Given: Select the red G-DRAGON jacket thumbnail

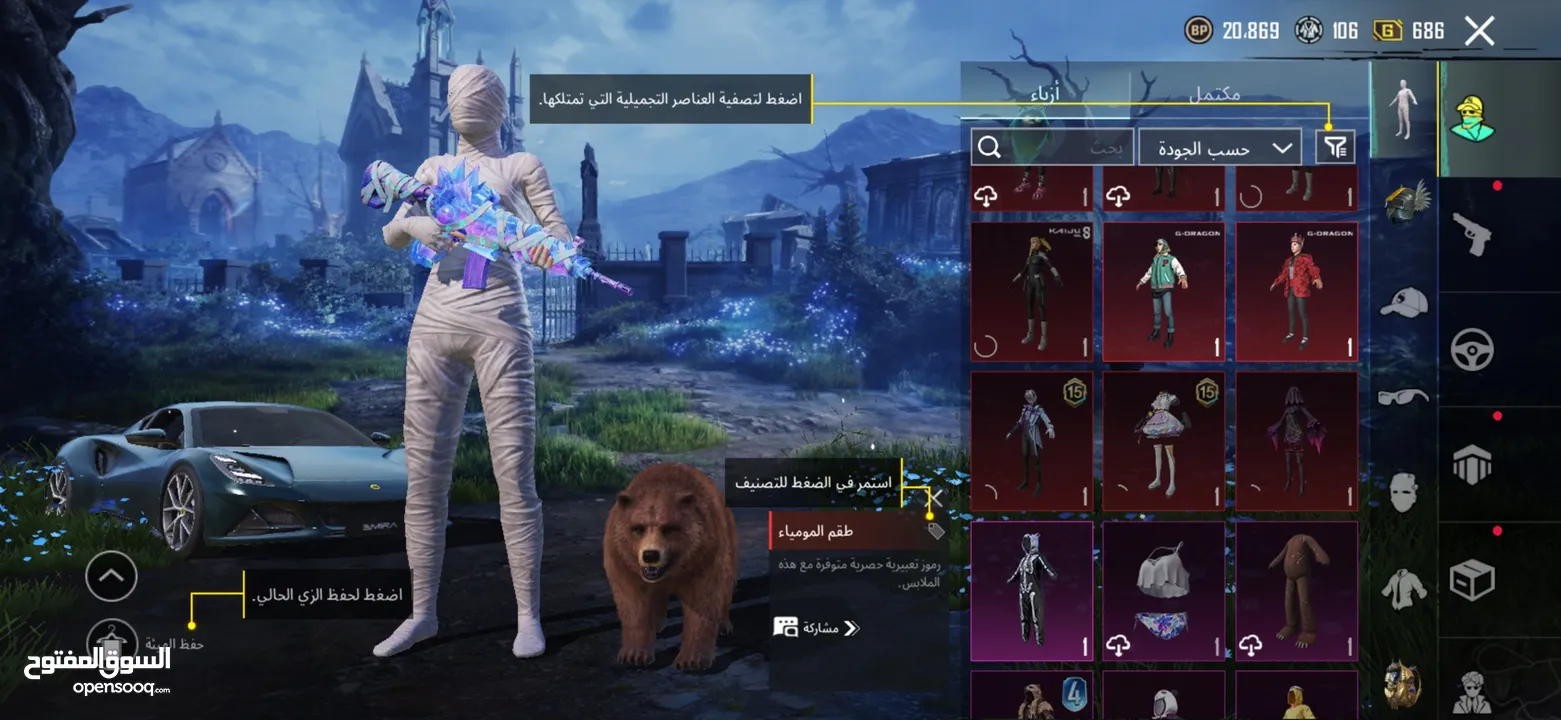Looking at the screenshot, I should click(x=1296, y=290).
